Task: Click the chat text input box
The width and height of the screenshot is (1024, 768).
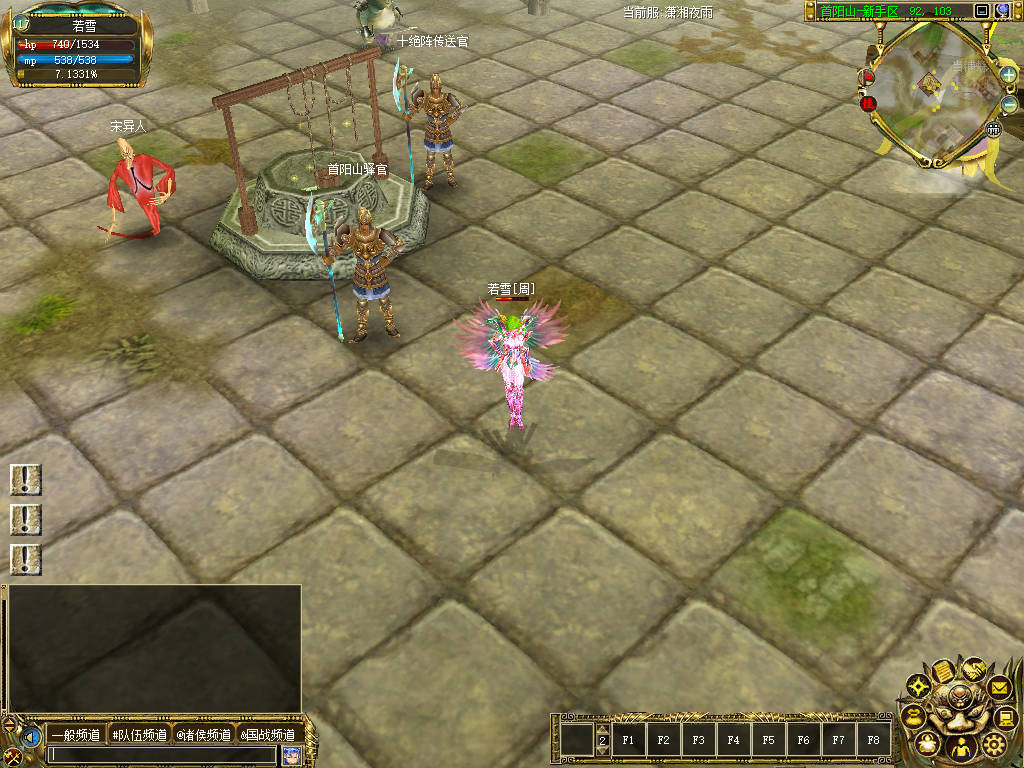Action: click(162, 755)
